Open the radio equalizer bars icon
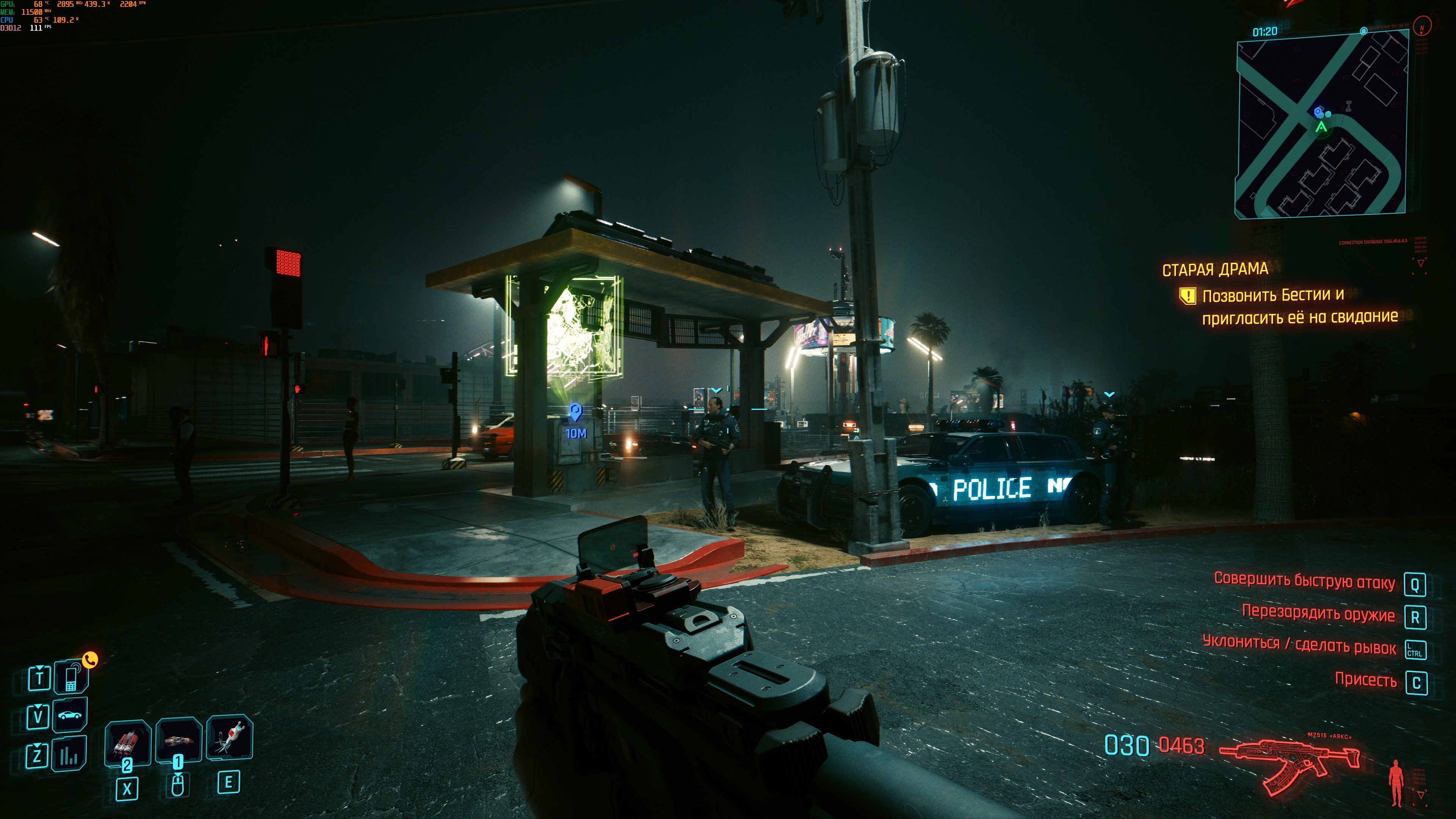 tap(69, 755)
